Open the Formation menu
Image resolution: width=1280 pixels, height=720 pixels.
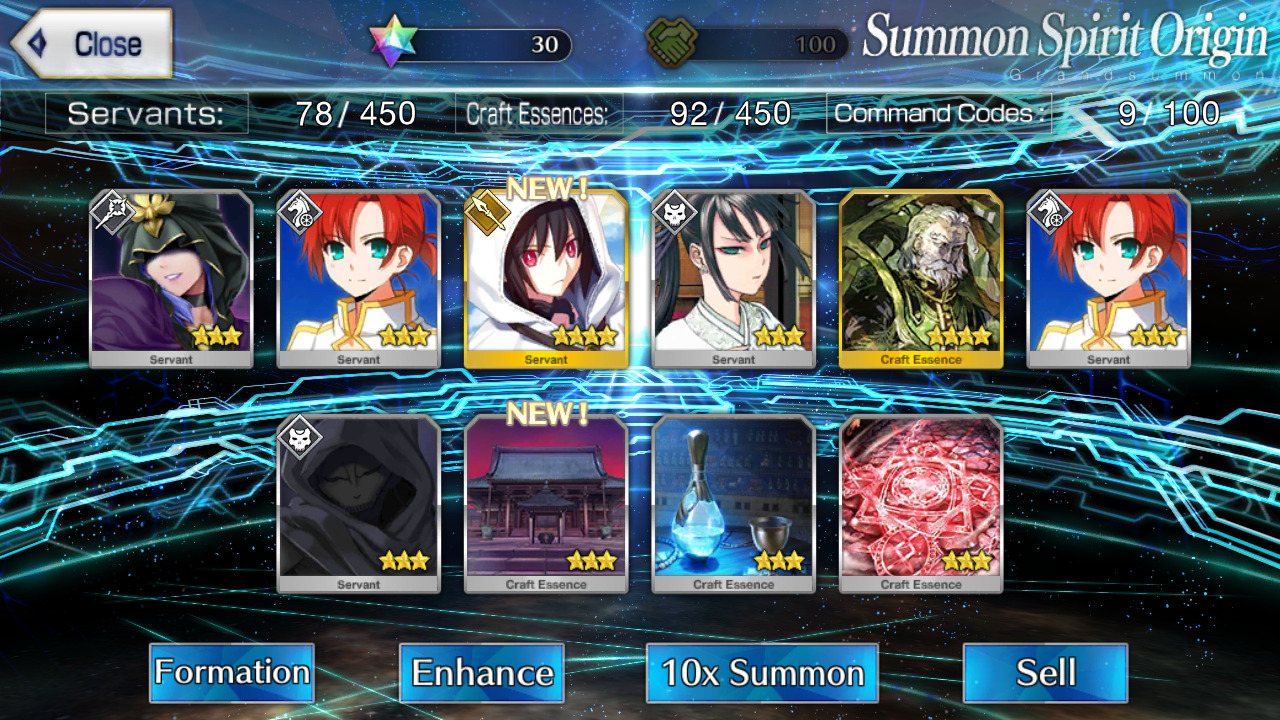tap(231, 672)
